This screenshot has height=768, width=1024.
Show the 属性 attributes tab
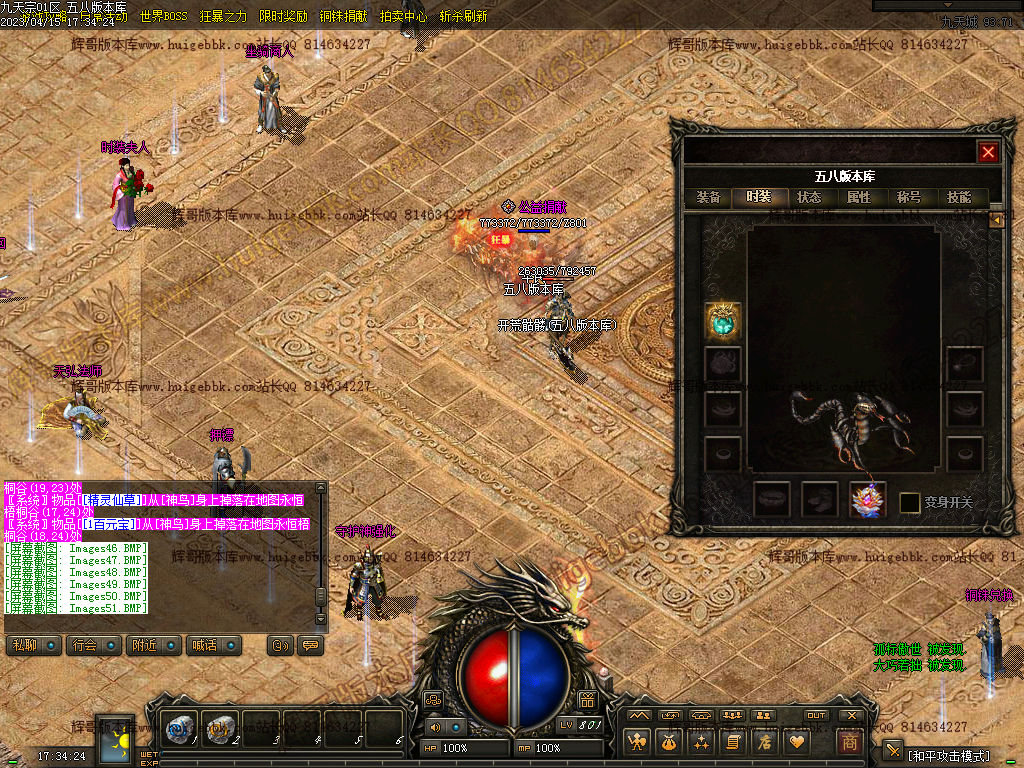[859, 198]
